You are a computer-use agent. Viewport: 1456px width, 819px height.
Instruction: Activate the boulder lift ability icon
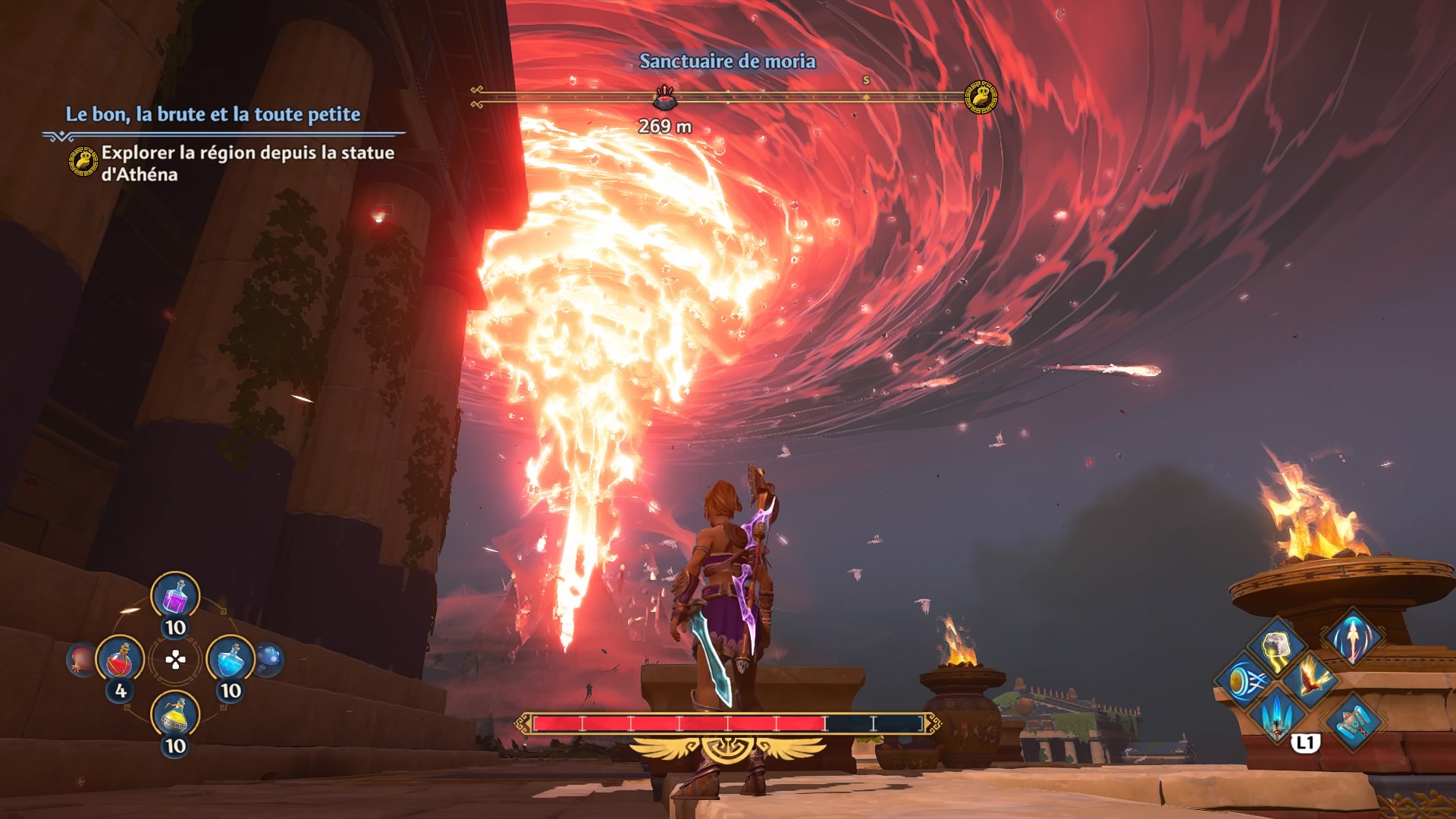pyautogui.click(x=1277, y=645)
